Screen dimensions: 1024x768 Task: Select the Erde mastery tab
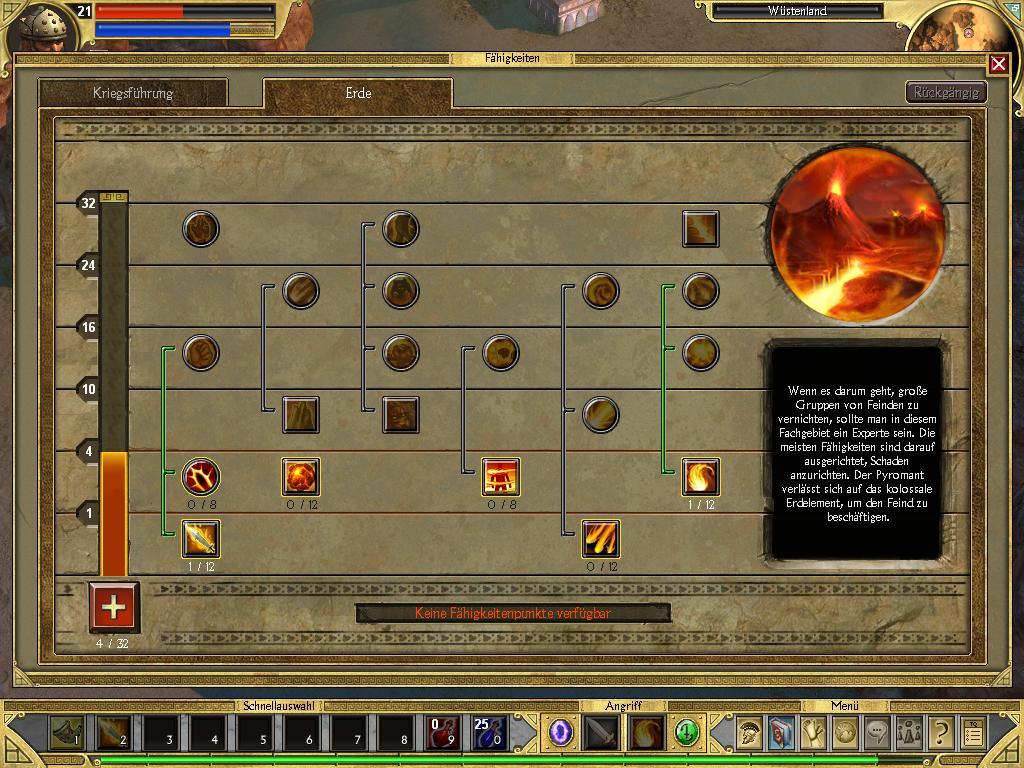[357, 93]
